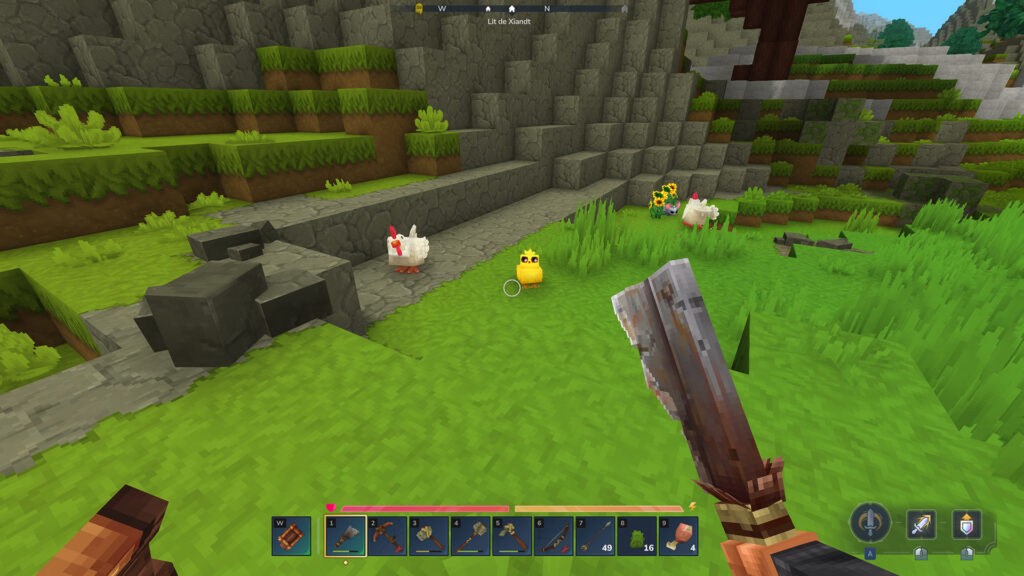The height and width of the screenshot is (576, 1024).
Task: Select the green plant stack of 16
Action: (x=637, y=536)
